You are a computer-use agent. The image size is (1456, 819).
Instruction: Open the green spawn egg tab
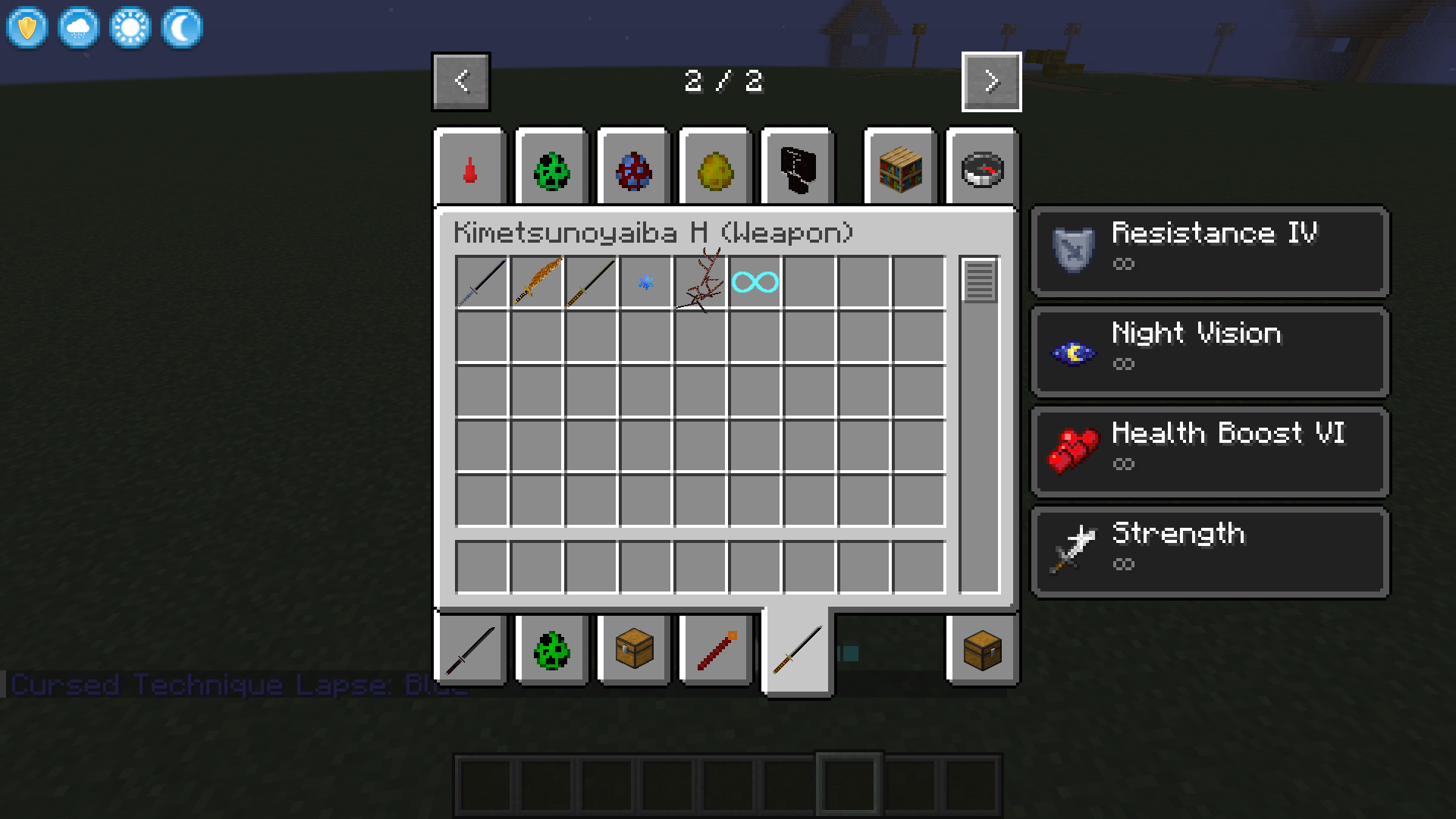coord(551,168)
